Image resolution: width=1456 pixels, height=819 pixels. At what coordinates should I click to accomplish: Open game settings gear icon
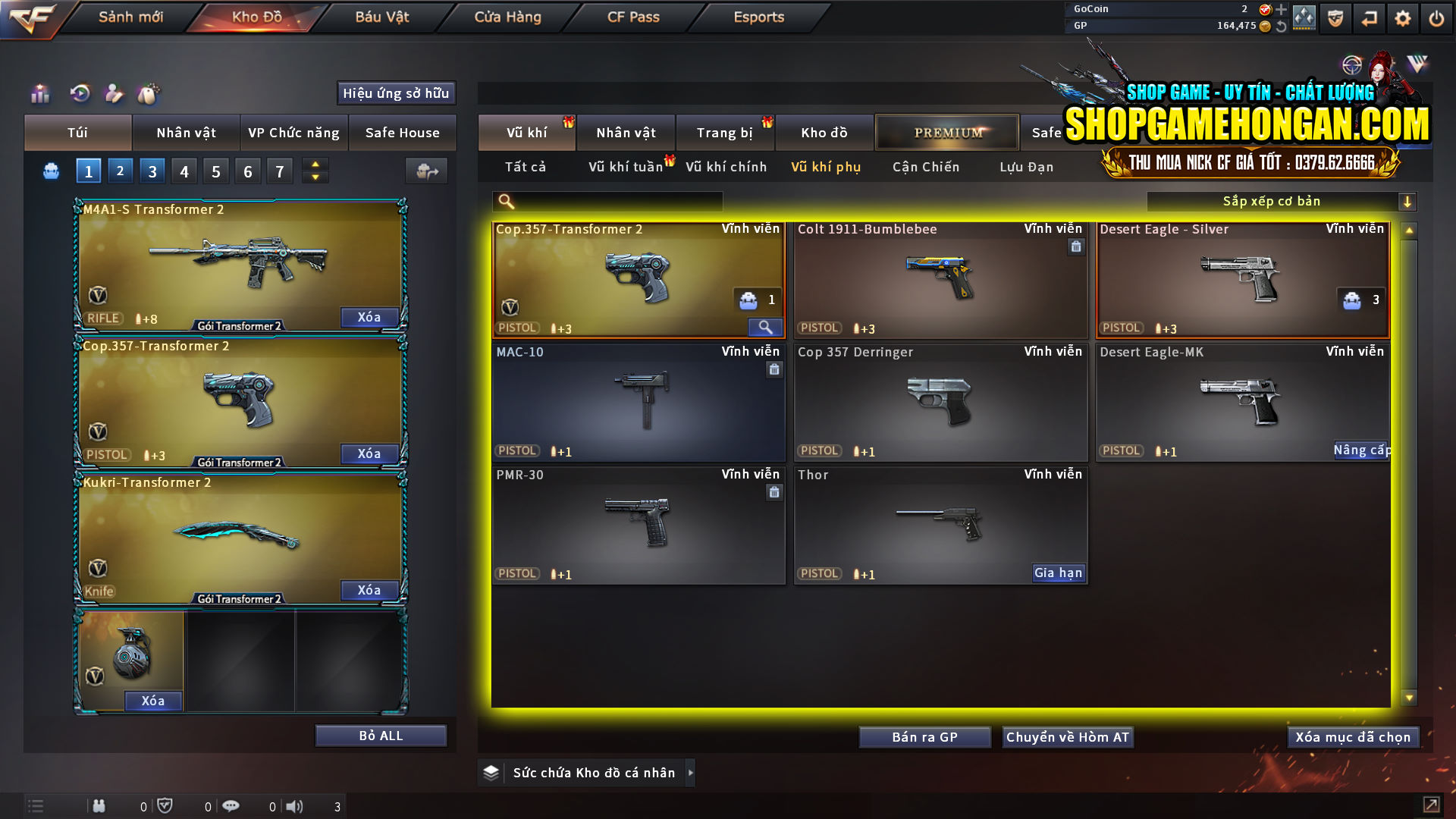(x=1402, y=18)
